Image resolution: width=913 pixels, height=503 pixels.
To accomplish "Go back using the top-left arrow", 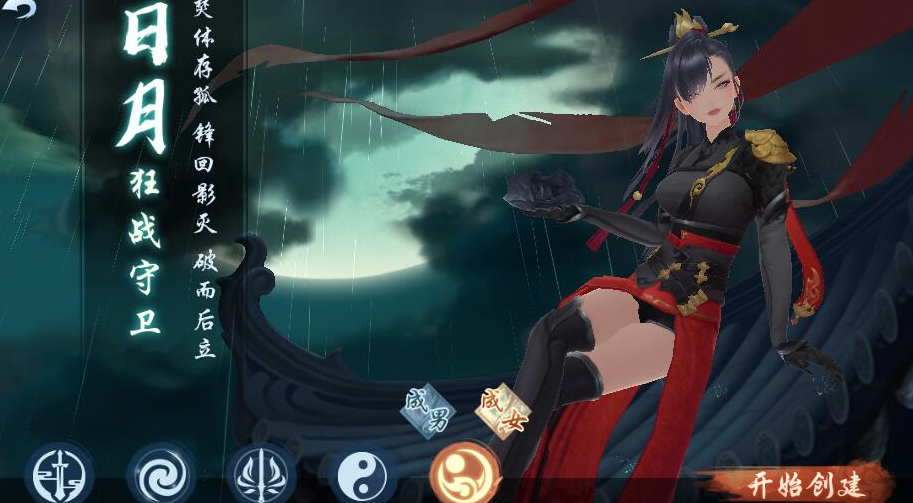I will 20,8.
